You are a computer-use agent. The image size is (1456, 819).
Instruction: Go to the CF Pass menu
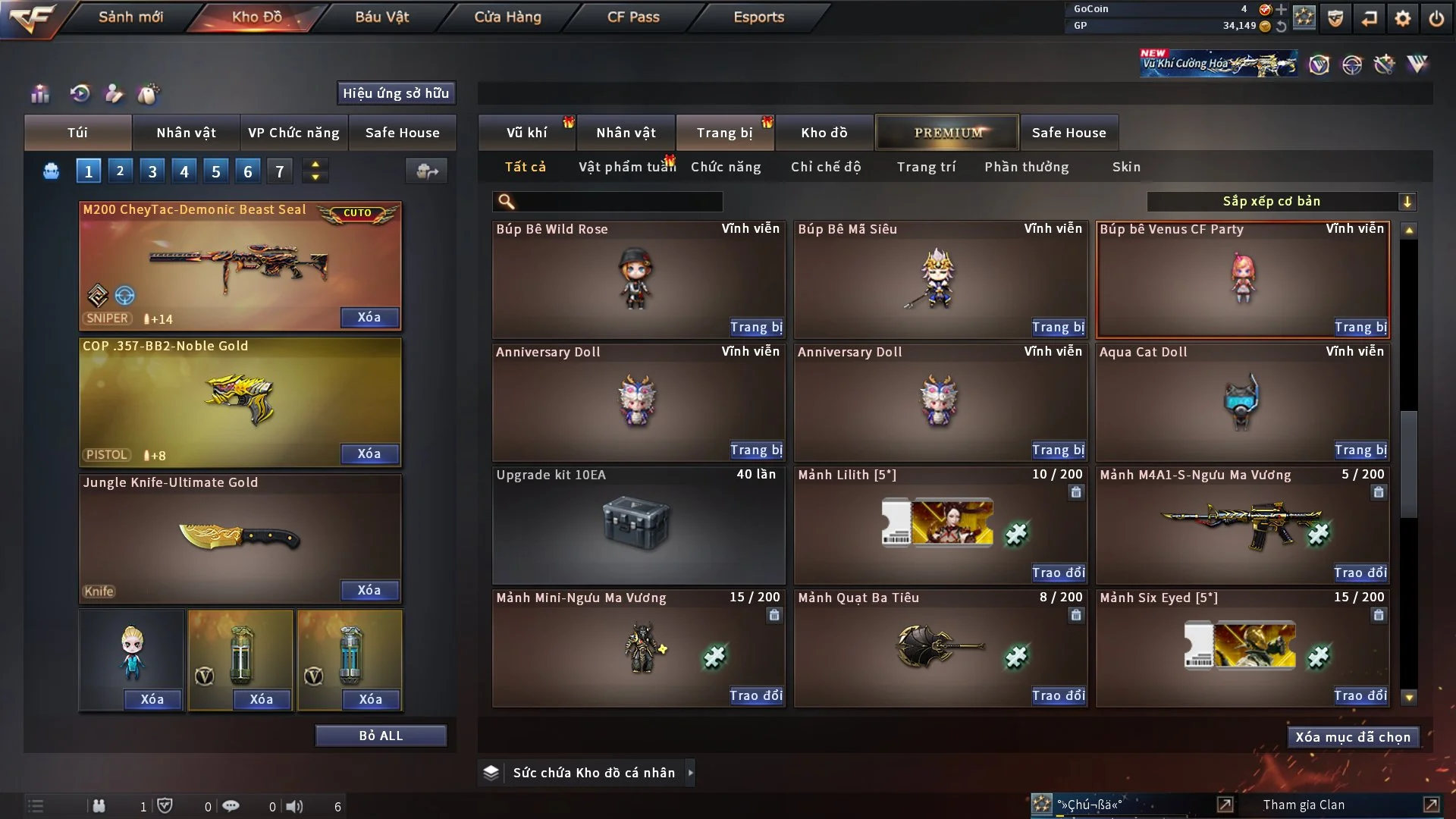(633, 17)
